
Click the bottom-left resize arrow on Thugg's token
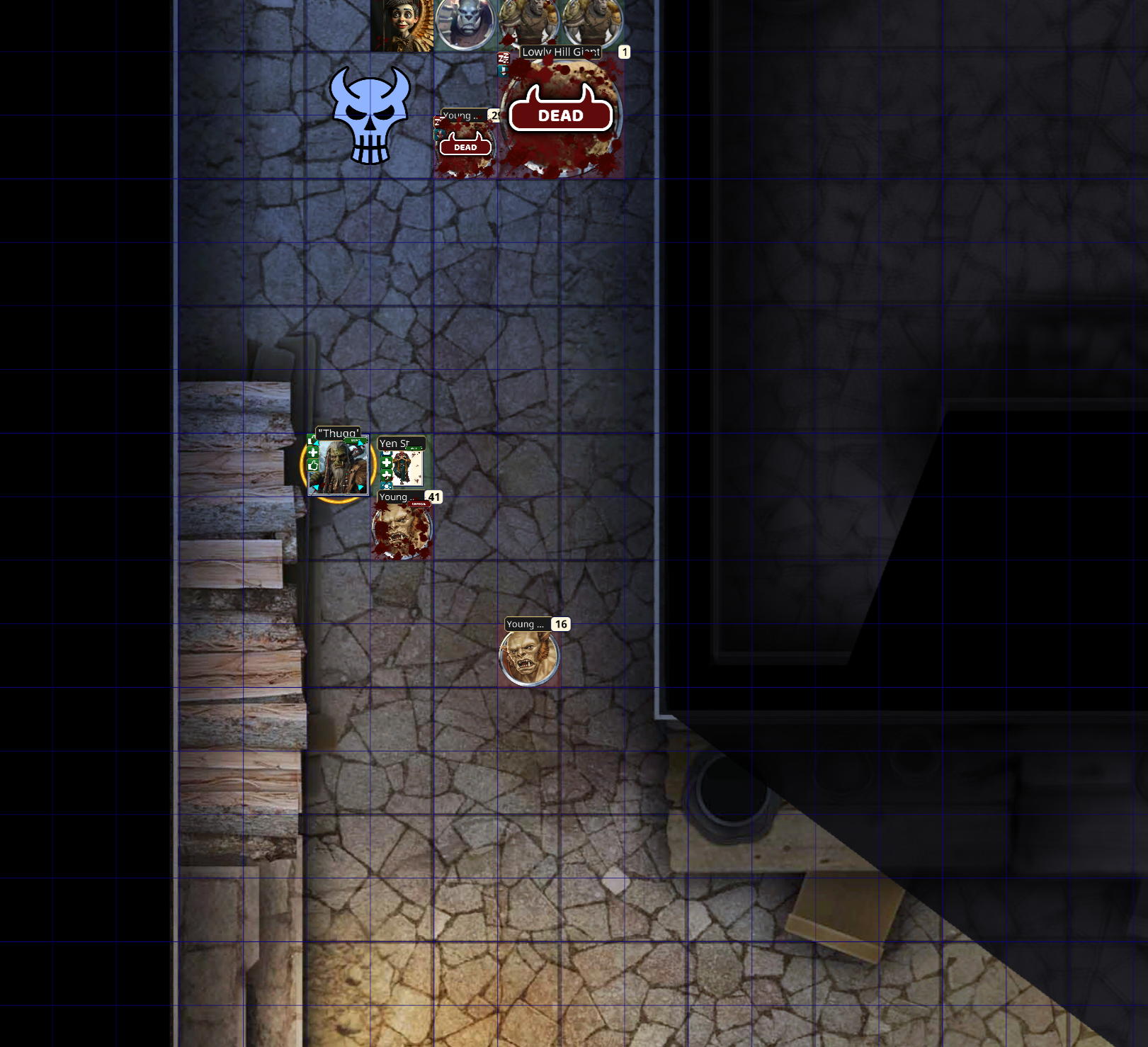(x=317, y=487)
